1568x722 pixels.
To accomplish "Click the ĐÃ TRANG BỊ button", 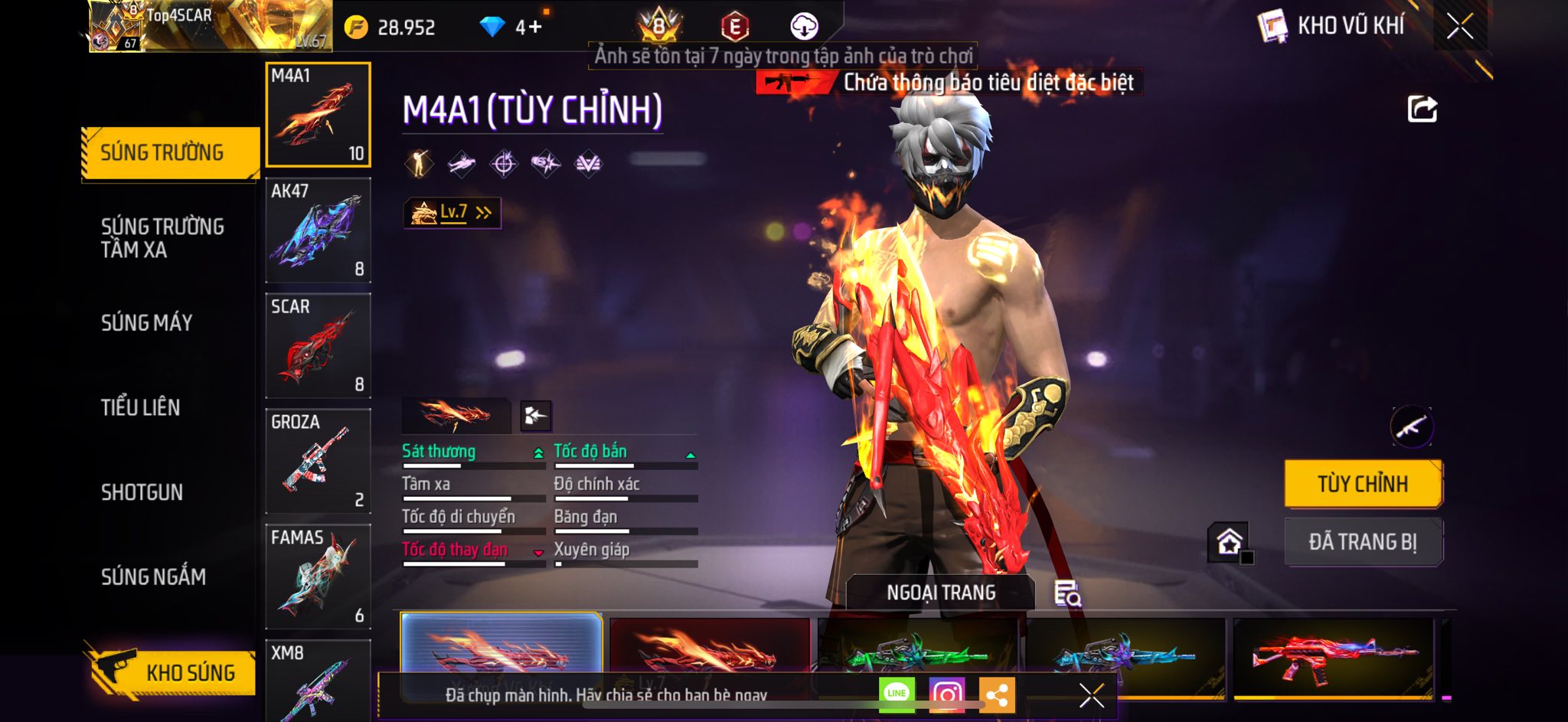I will click(1363, 542).
